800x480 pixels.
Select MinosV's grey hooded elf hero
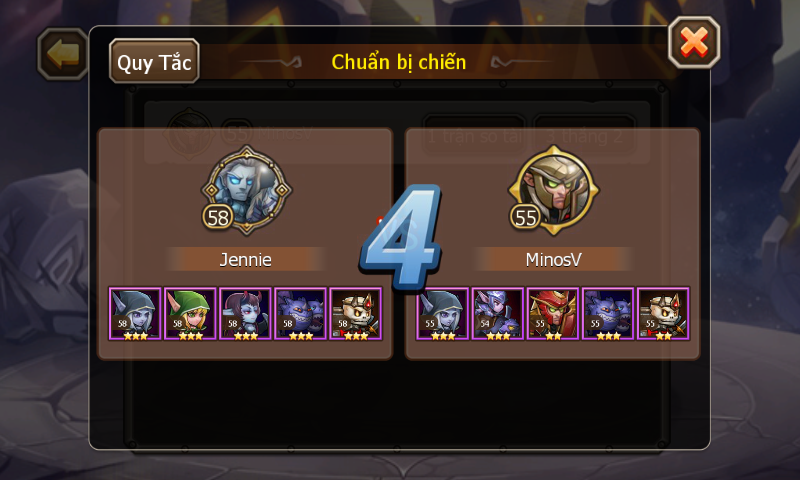[x=443, y=313]
